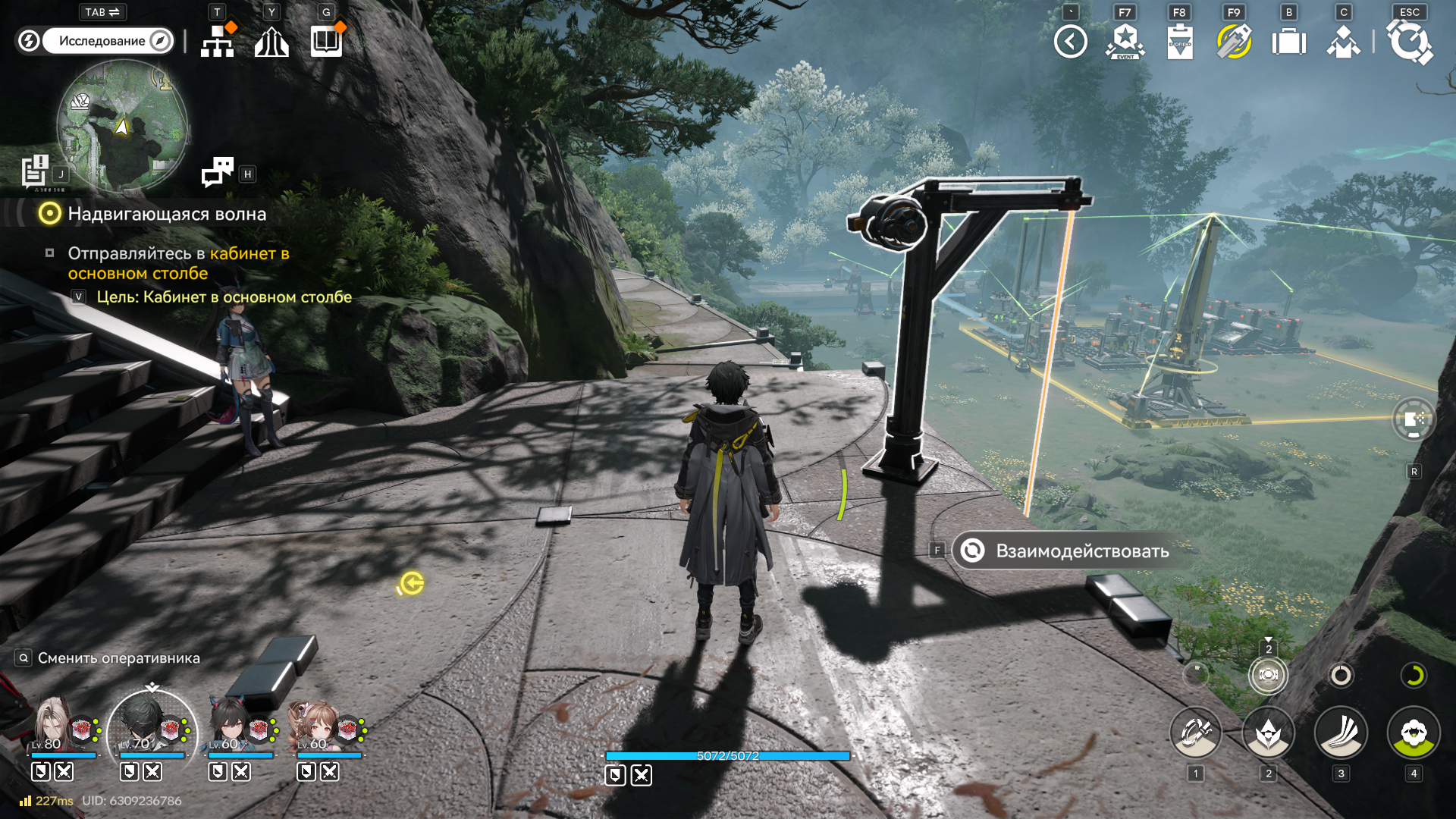Activate the green sheep skill icon
The image size is (1456, 819).
pos(1414,733)
